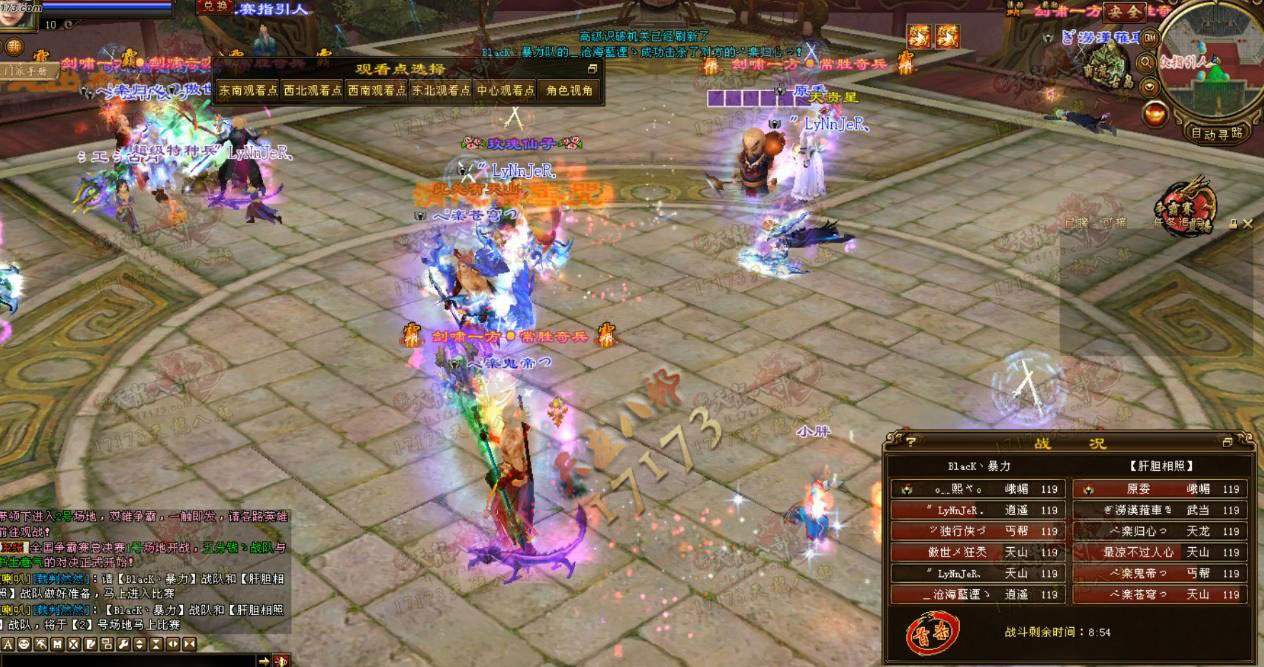1264x667 pixels.
Task: Activate the 角色视角 character view button
Action: (570, 90)
